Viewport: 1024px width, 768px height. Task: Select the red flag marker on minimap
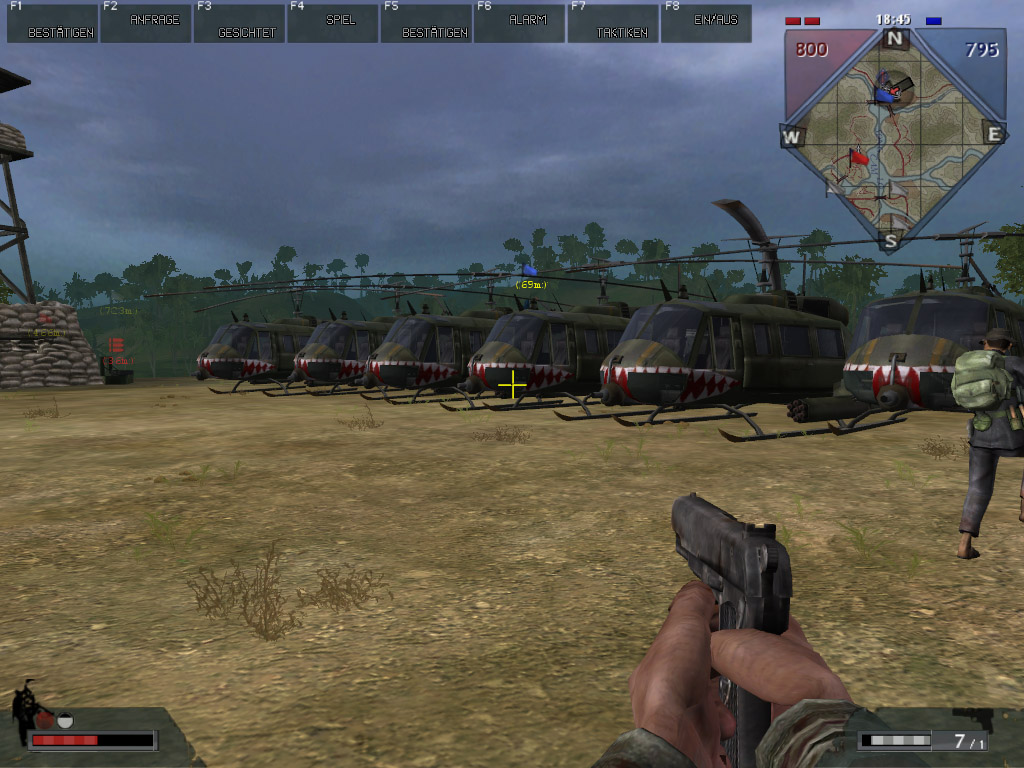pos(858,157)
